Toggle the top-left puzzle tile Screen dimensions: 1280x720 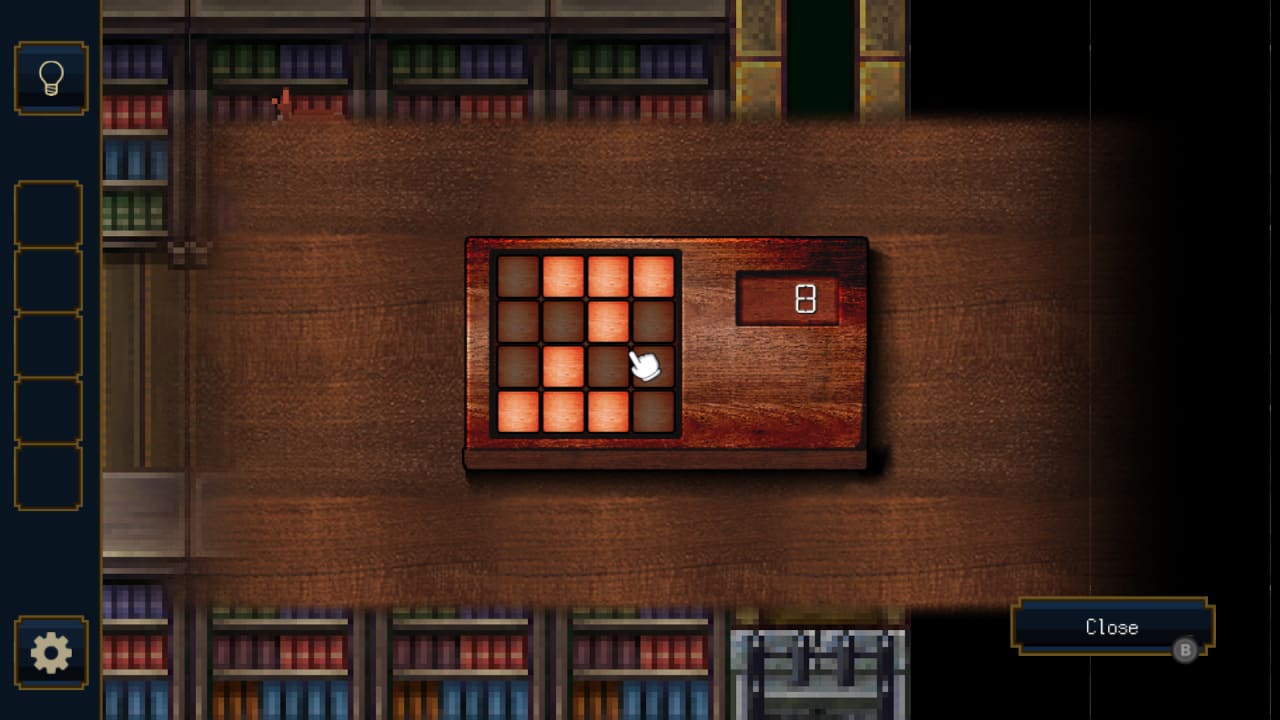[518, 275]
